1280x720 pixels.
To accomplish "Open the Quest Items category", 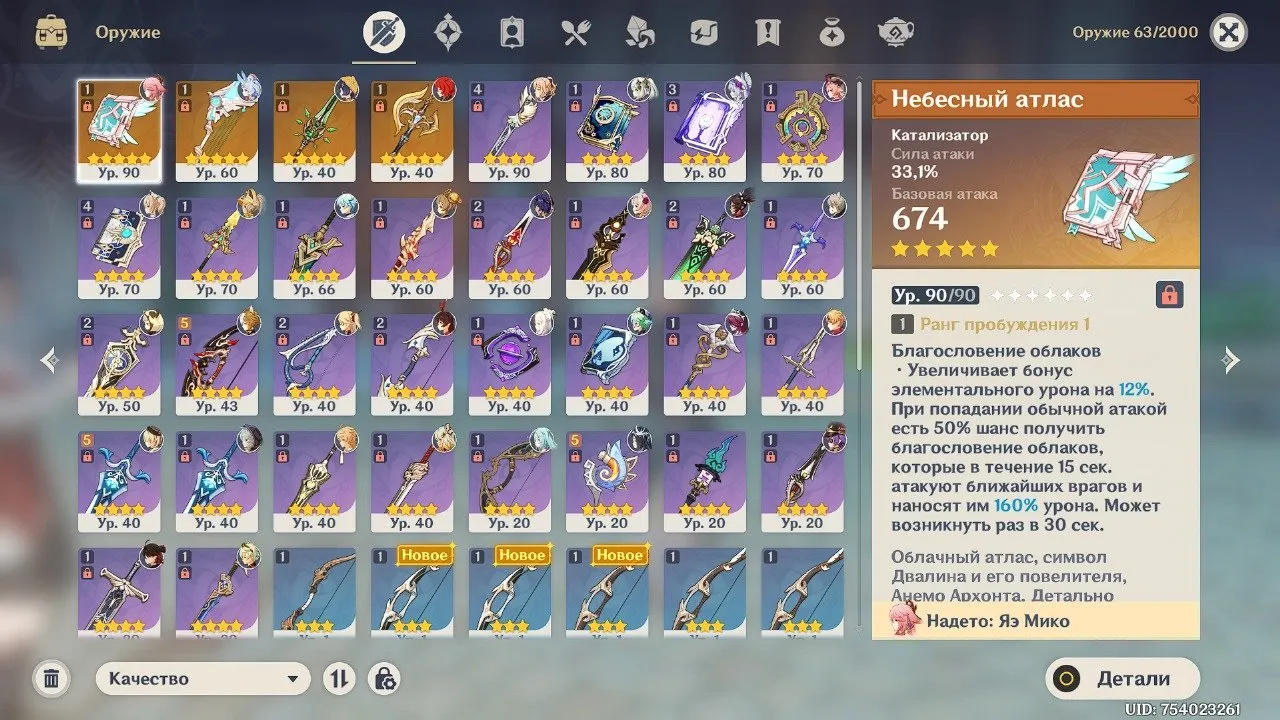I will 767,31.
